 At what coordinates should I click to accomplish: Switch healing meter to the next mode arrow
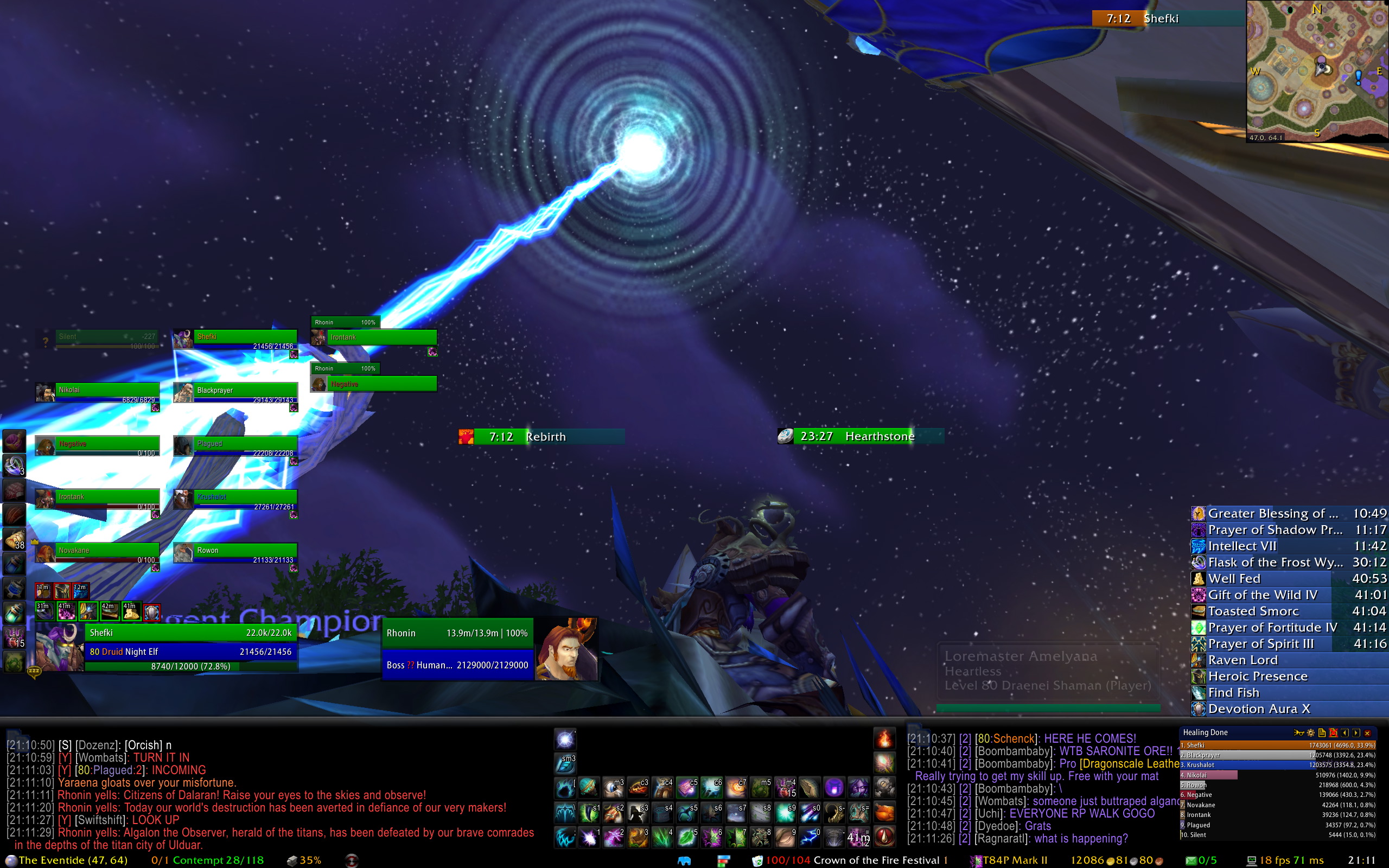1356,733
